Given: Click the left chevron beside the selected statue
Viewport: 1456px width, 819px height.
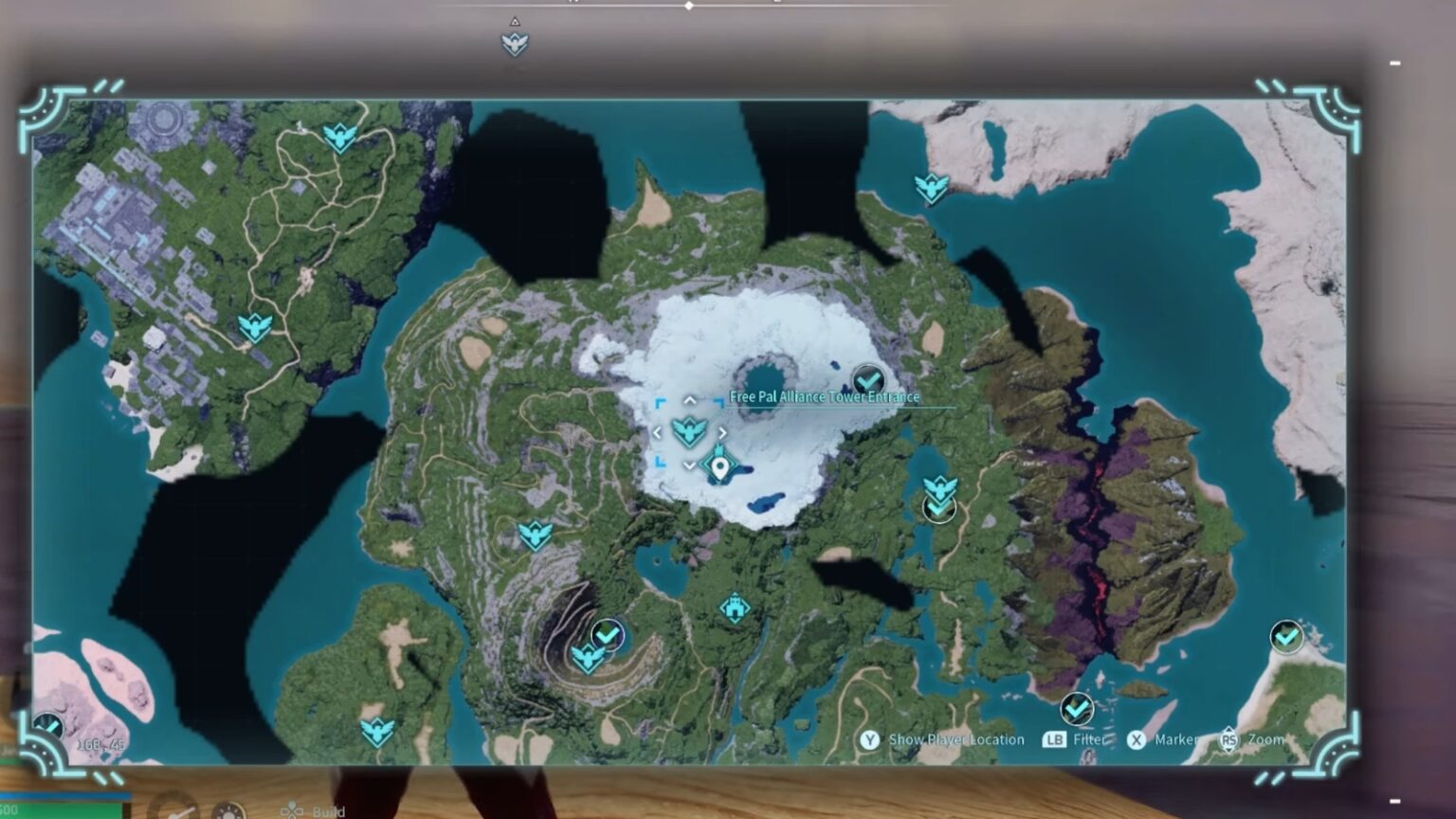Looking at the screenshot, I should point(659,431).
